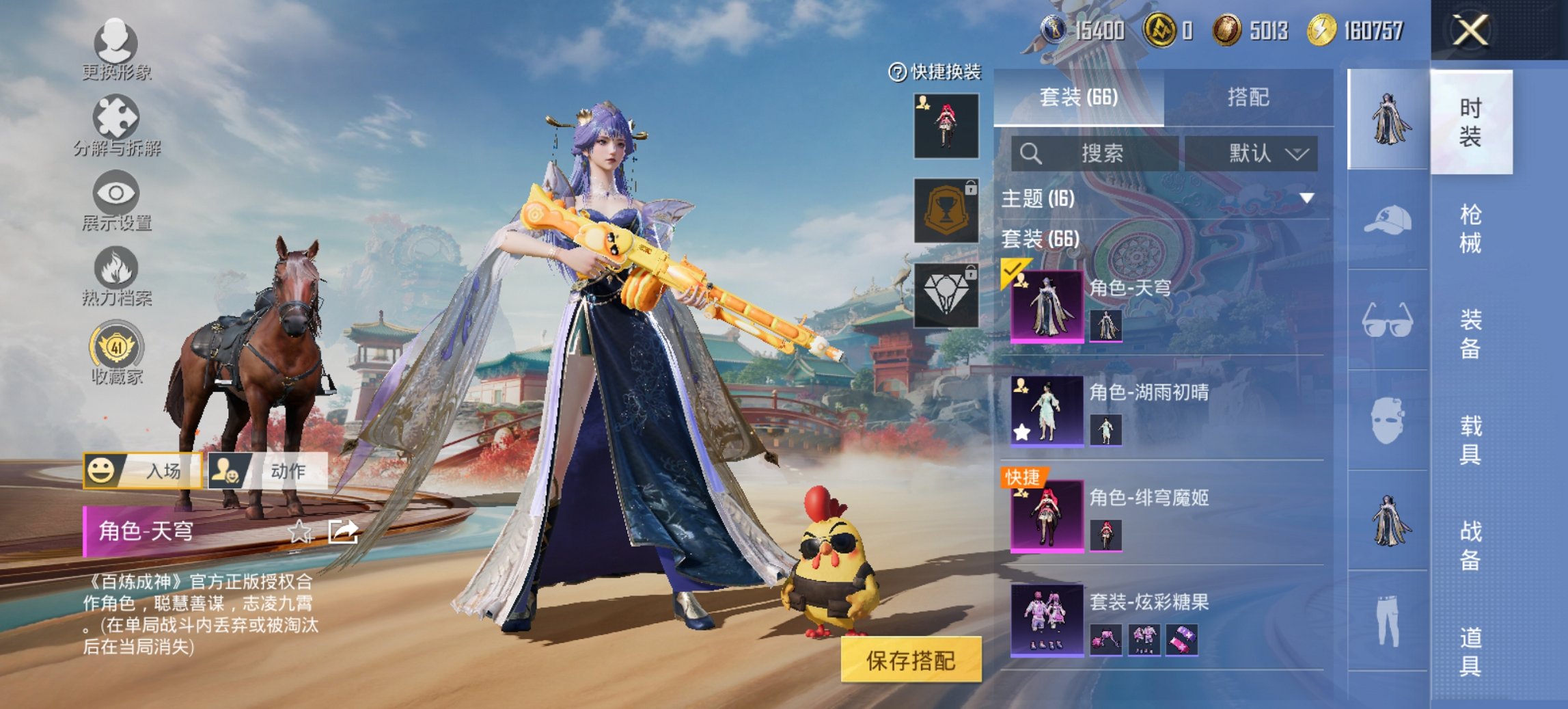
Task: Open 更换形象 change appearance
Action: pyautogui.click(x=115, y=49)
